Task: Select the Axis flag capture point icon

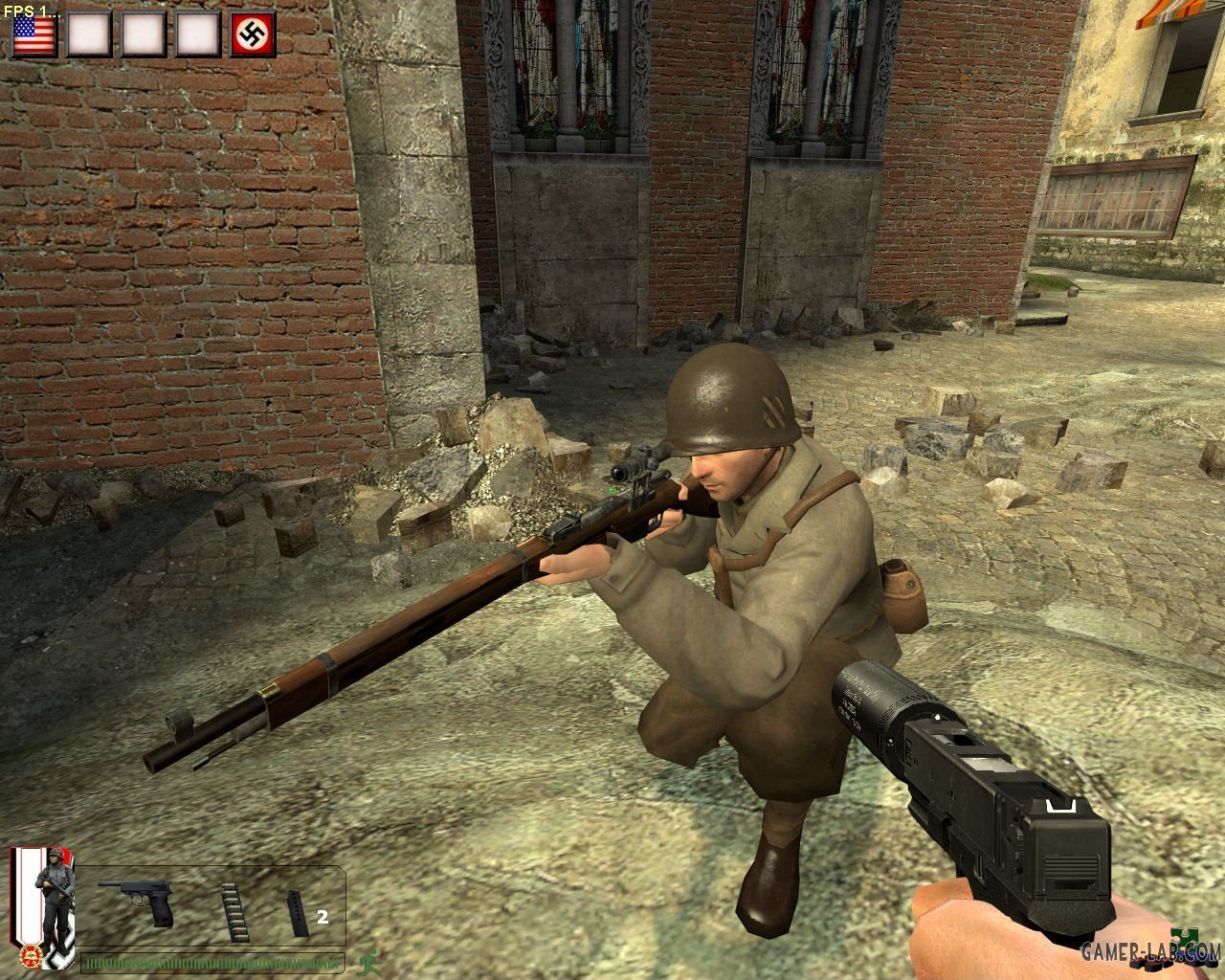Action: pyautogui.click(x=254, y=33)
